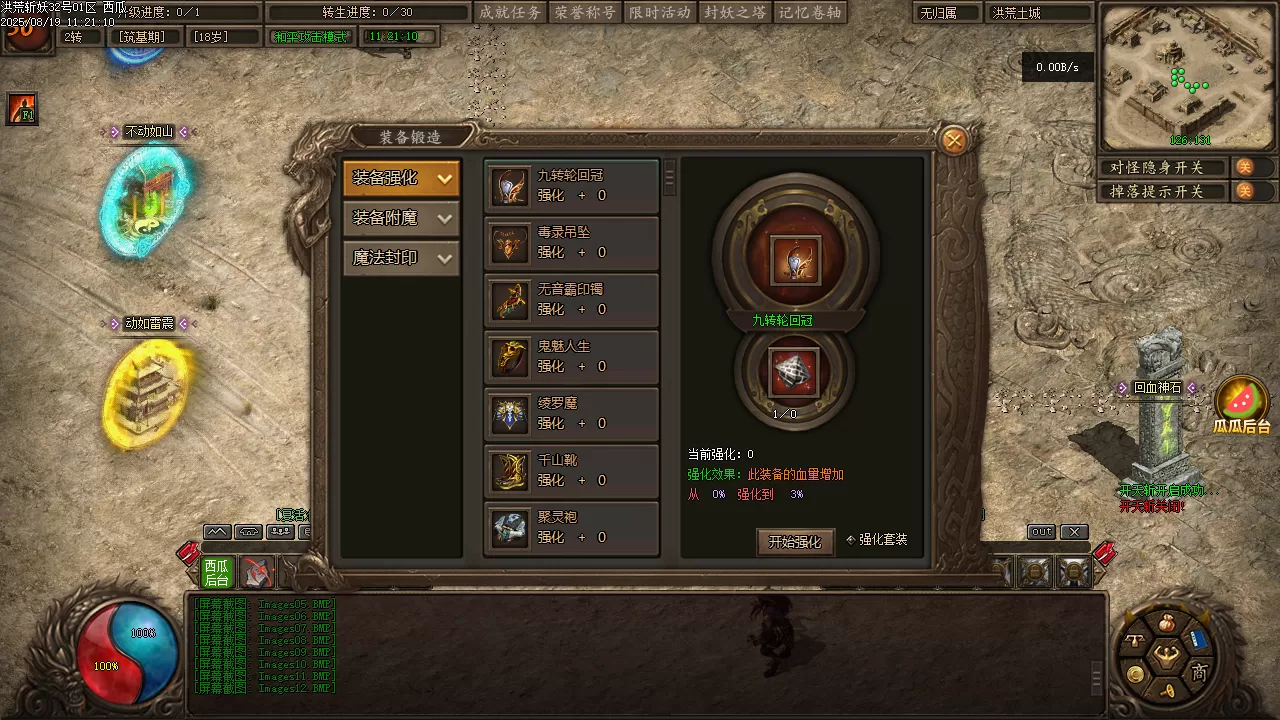Open the 荣誉称号 menu
The width and height of the screenshot is (1280, 720).
[585, 13]
